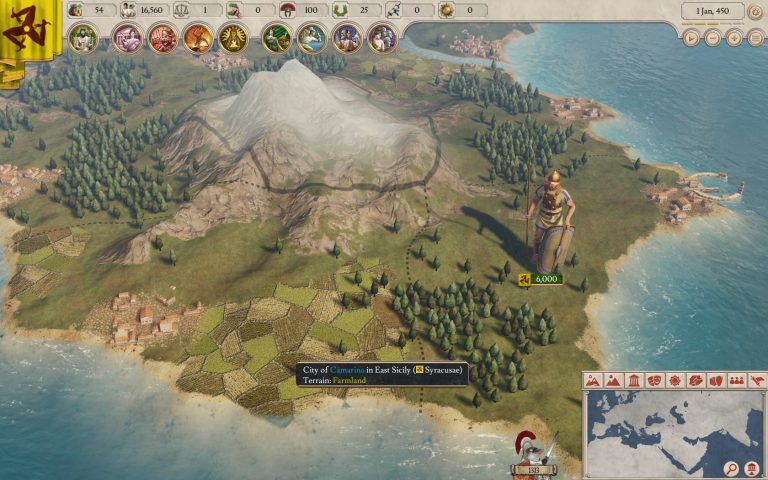Switch to the theater masks culture map mode
768x480 pixels.
point(654,381)
